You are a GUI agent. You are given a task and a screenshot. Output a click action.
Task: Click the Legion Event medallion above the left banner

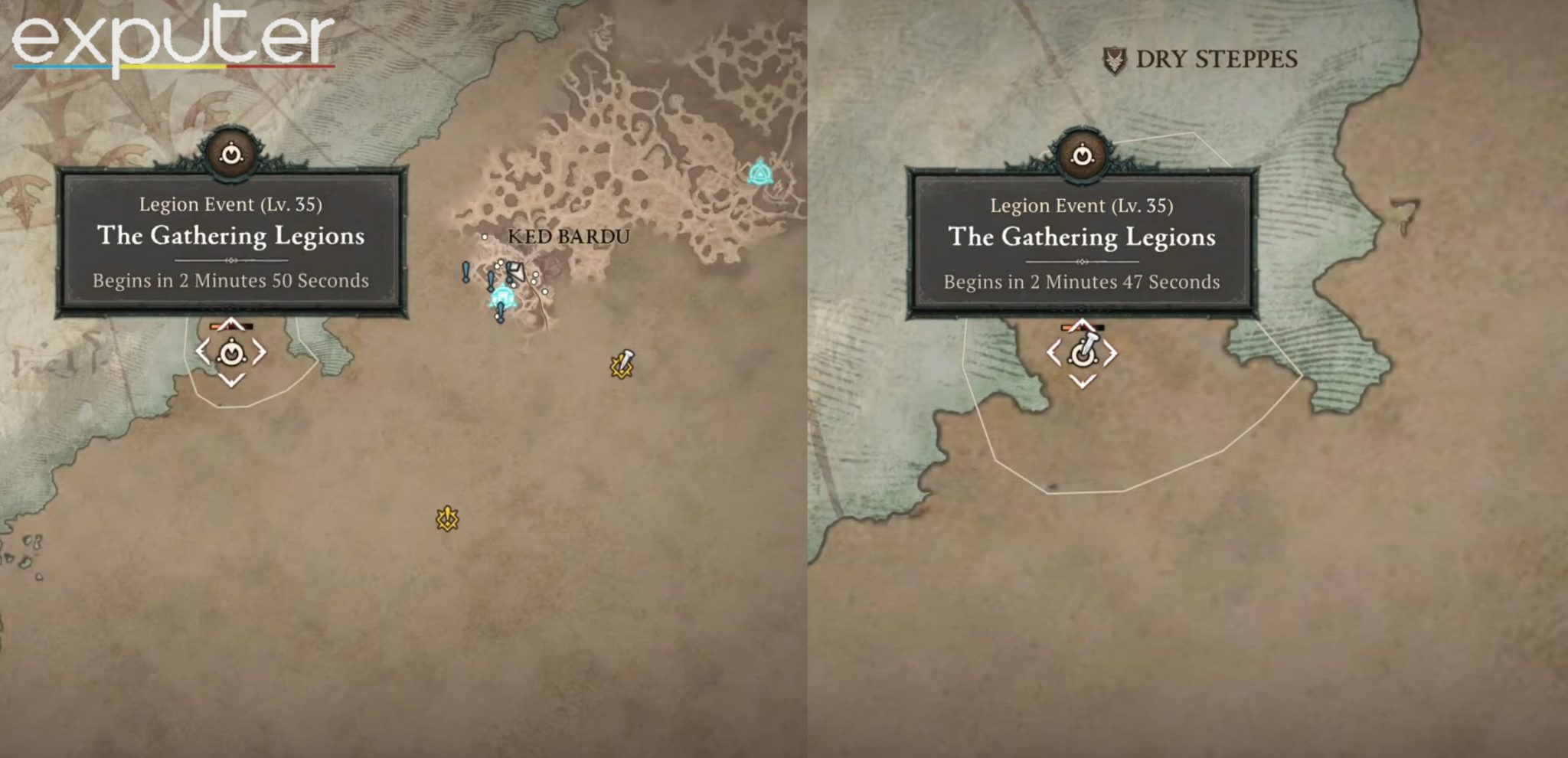(230, 153)
